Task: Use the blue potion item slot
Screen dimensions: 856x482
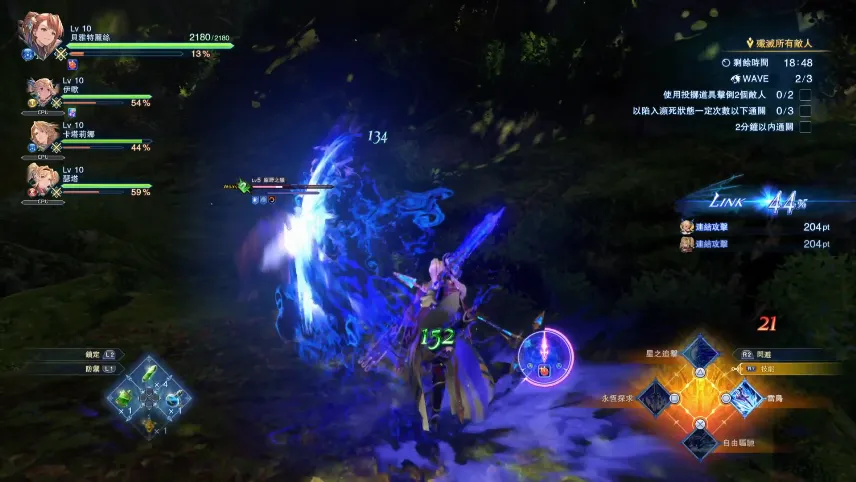Action: (x=173, y=399)
